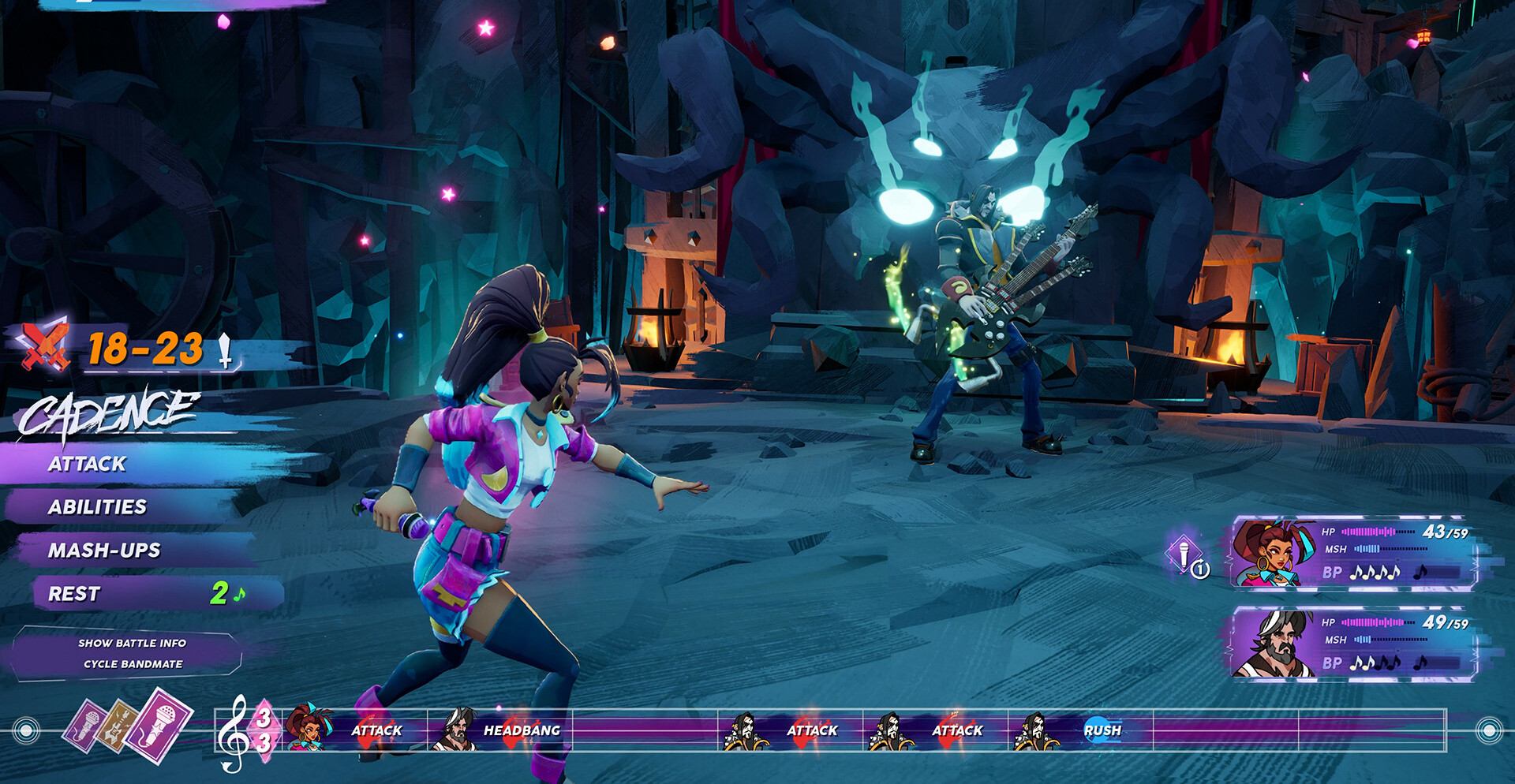Open the Mash-Ups menu
Screen dimensions: 1515x784
pyautogui.click(x=104, y=551)
